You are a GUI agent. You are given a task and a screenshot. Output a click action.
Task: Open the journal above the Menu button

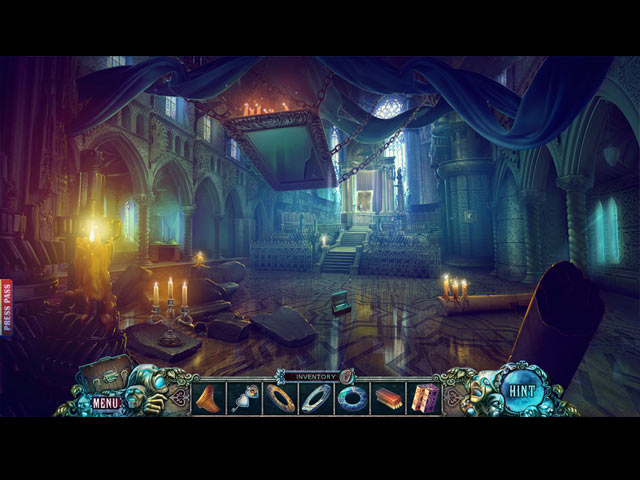click(x=107, y=378)
